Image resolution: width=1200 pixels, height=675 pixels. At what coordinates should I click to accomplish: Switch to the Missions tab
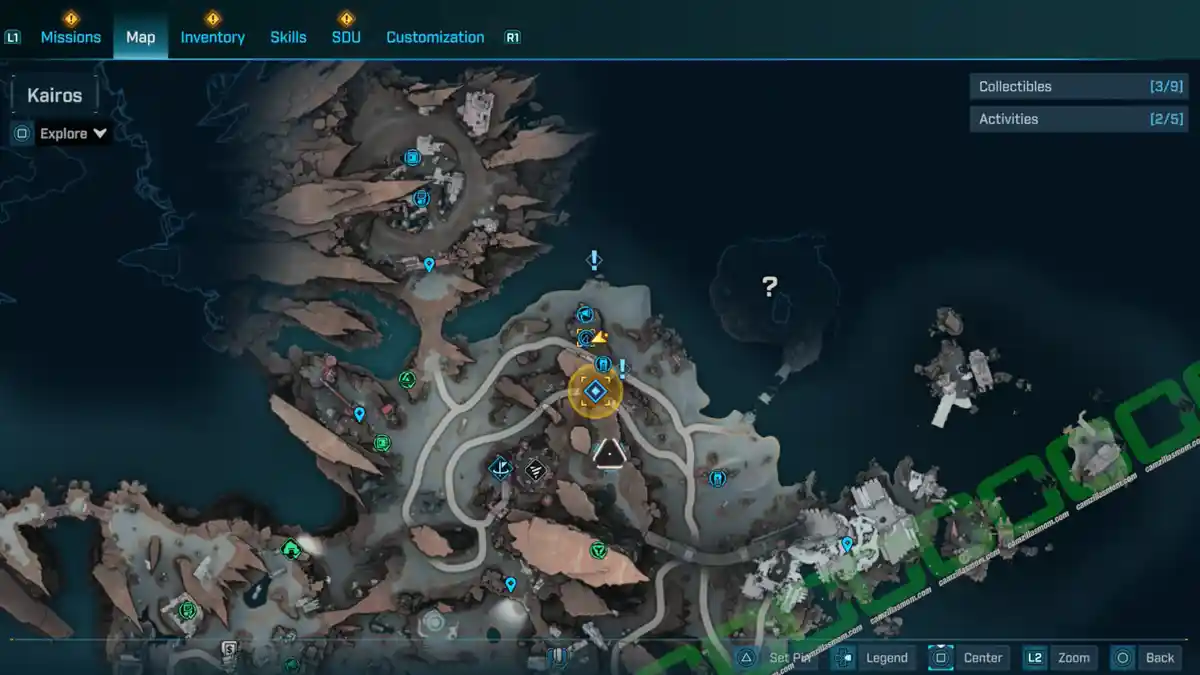(x=70, y=37)
